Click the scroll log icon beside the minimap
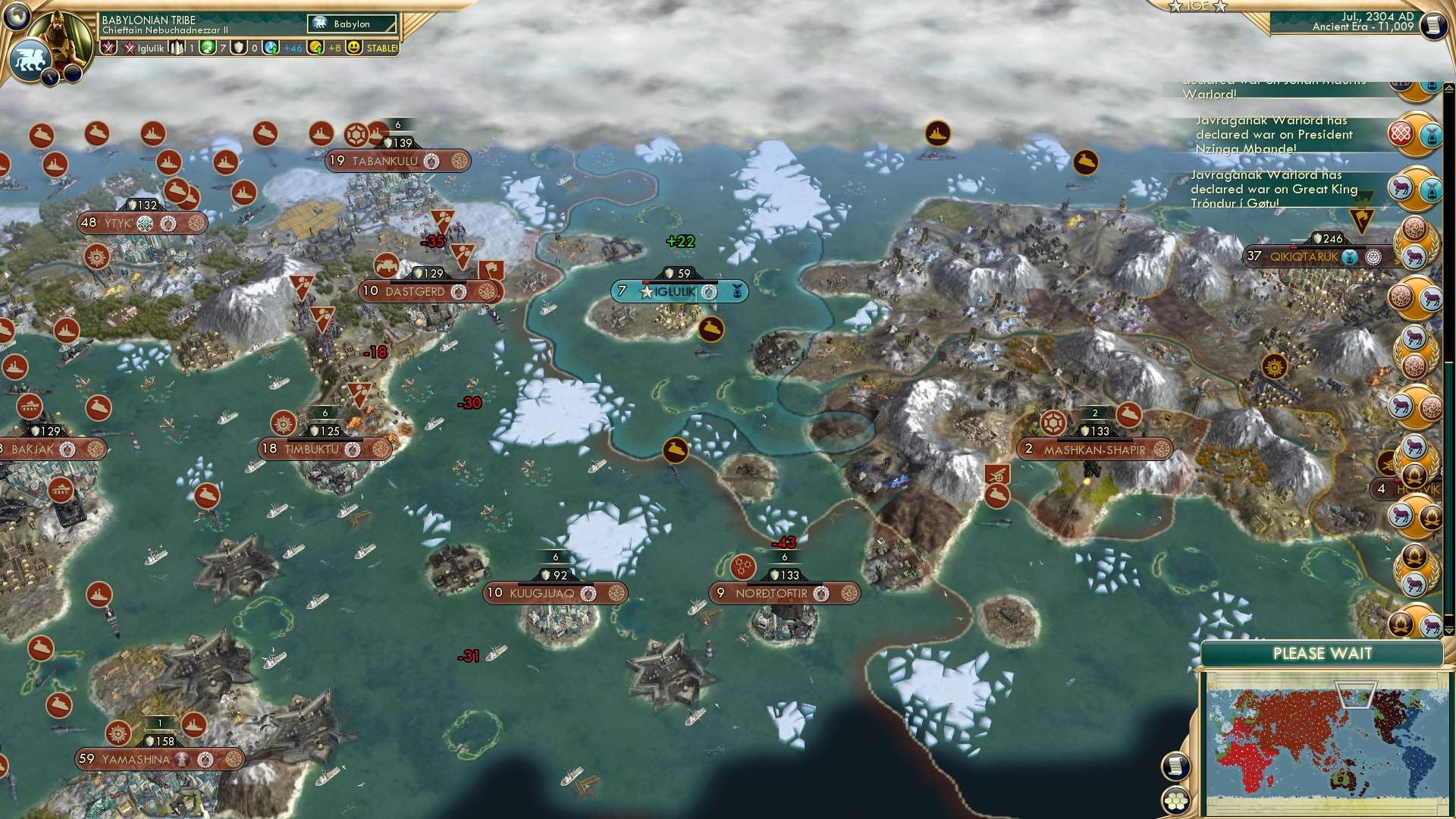This screenshot has height=819, width=1456. point(1175,766)
